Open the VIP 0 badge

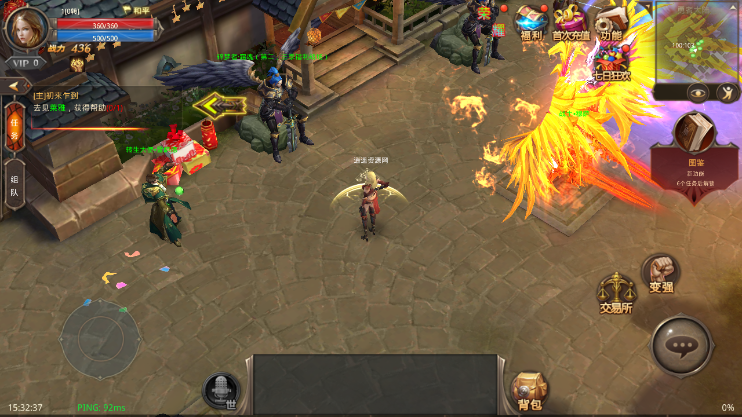tap(26, 63)
